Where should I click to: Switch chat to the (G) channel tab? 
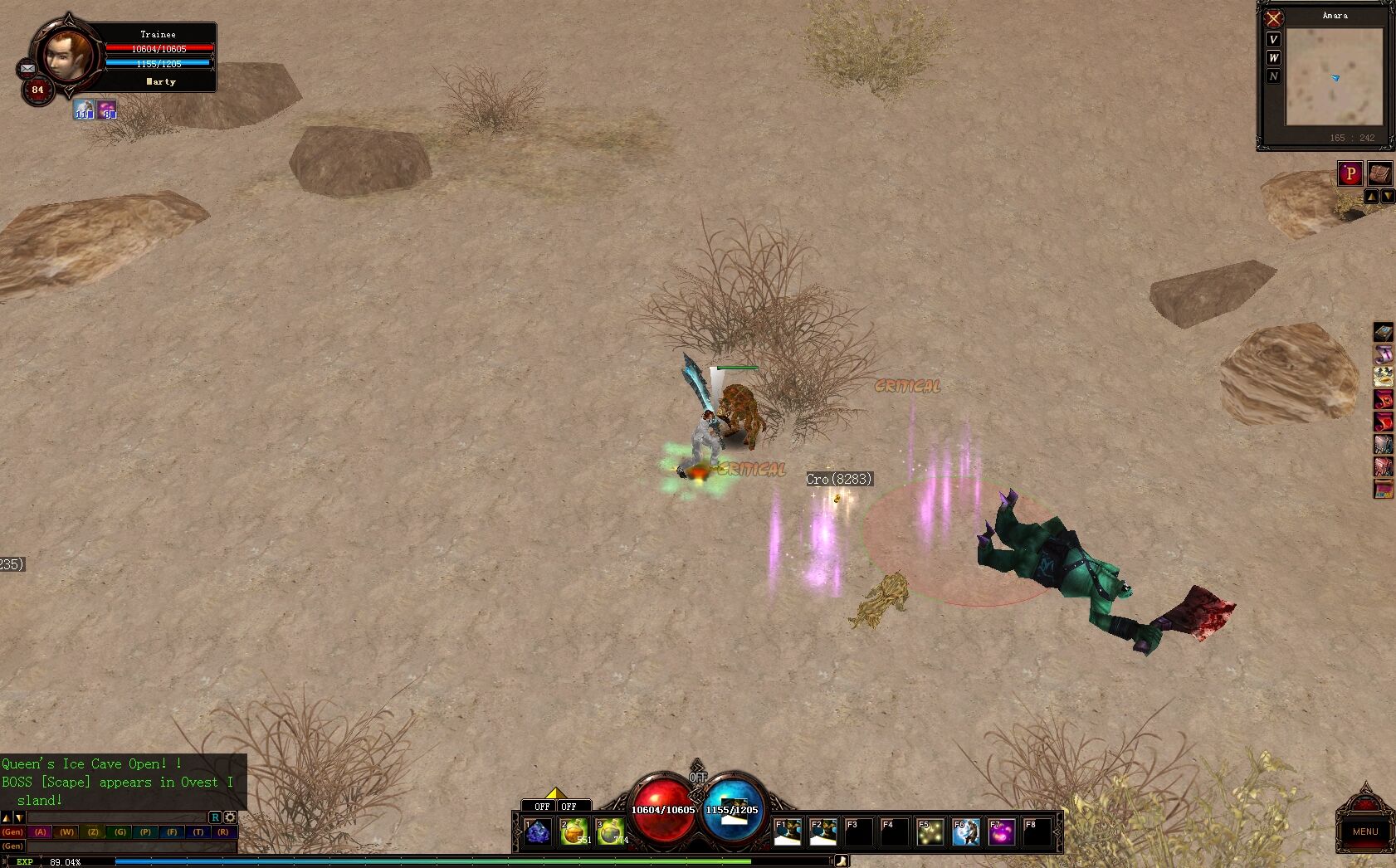tap(120, 831)
